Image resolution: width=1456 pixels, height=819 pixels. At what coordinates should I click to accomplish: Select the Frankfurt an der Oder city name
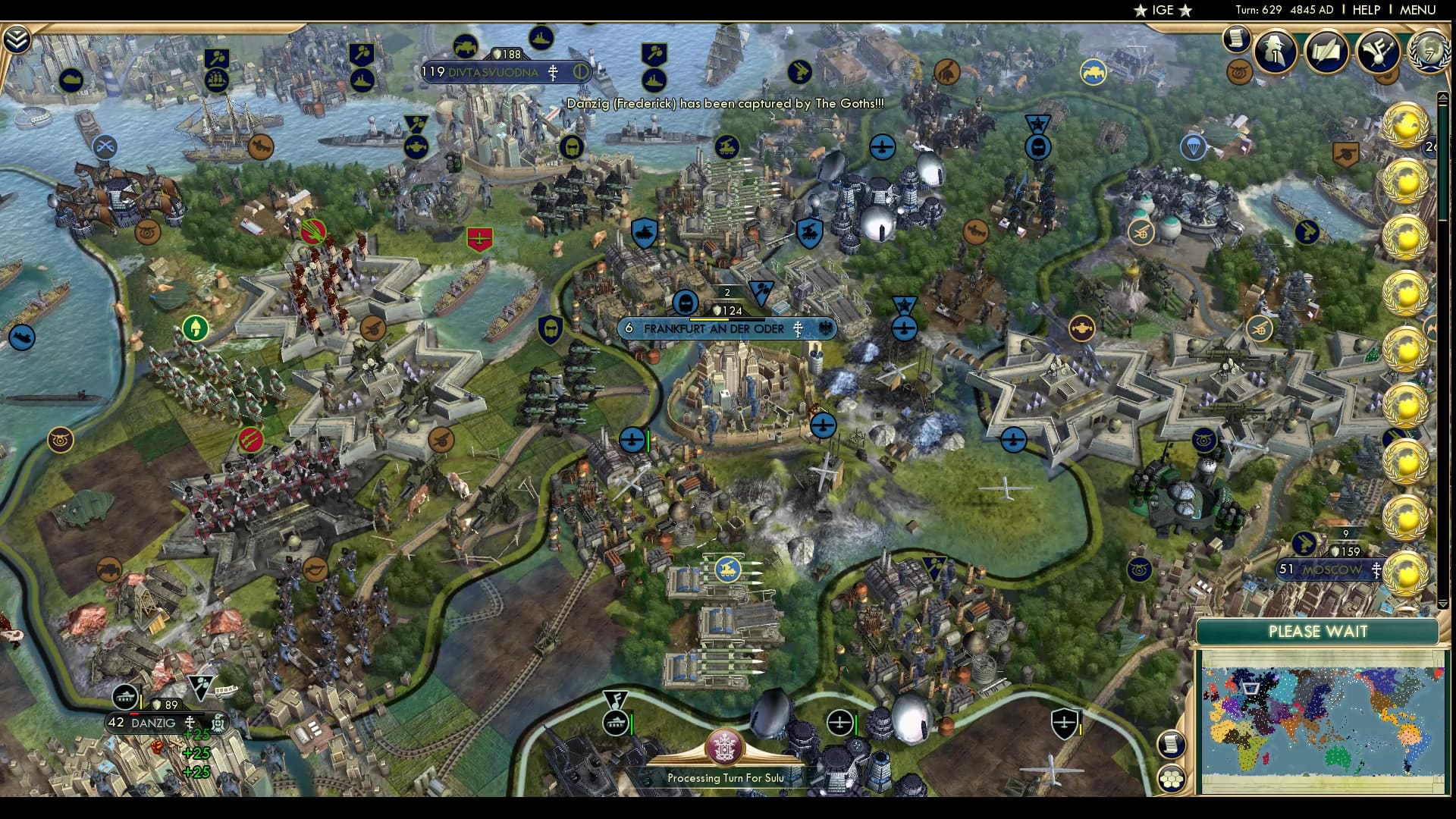click(x=713, y=329)
